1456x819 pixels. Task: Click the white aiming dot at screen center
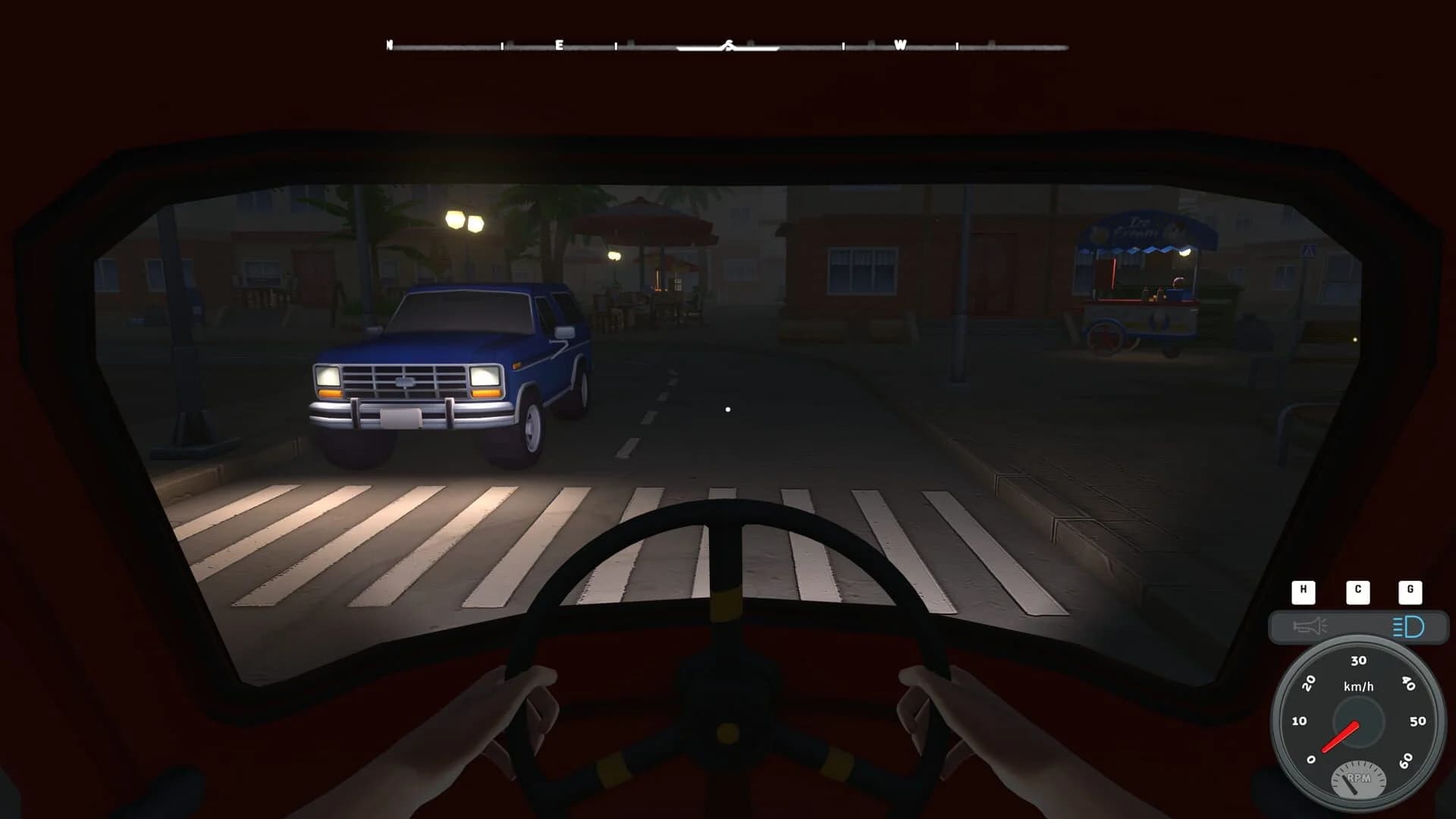728,408
